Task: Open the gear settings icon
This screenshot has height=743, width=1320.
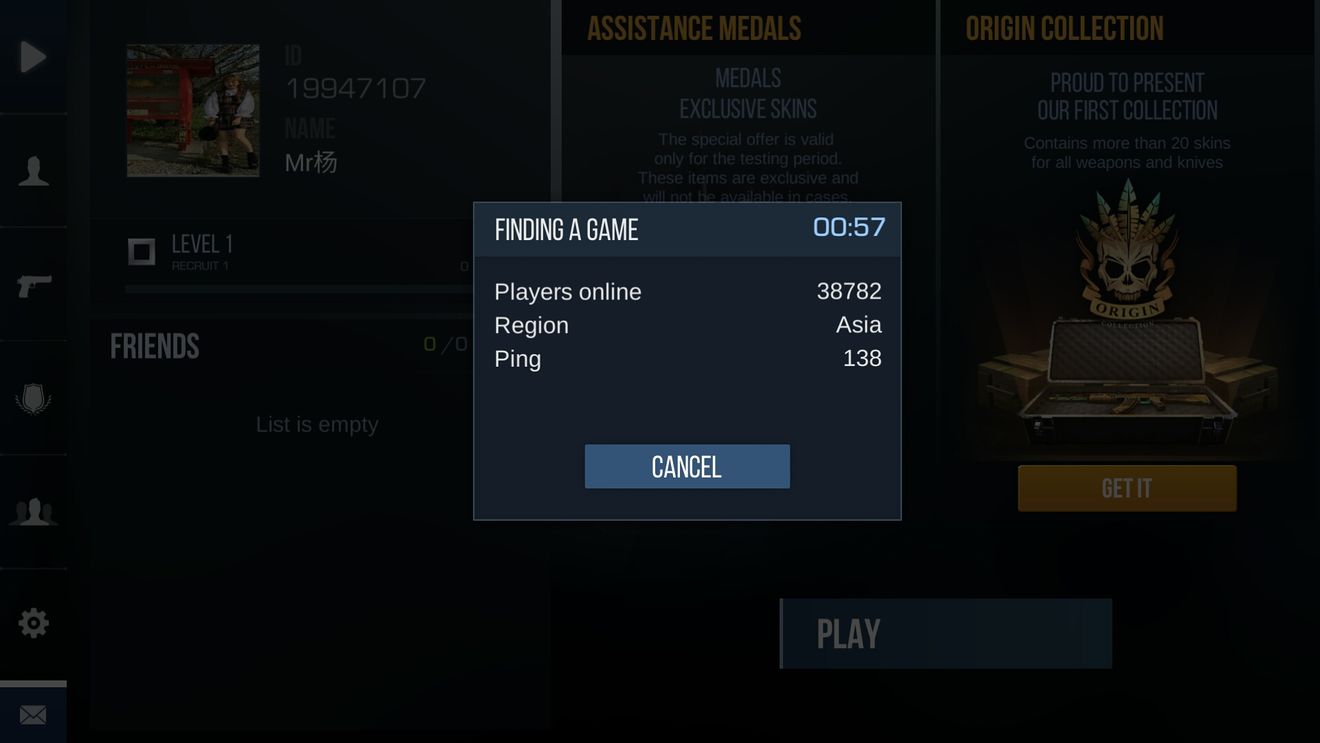Action: coord(33,624)
